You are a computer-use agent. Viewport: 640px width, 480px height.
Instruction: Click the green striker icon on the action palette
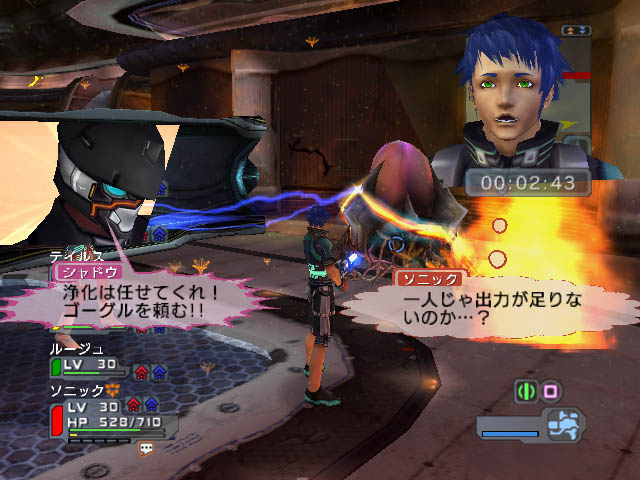[x=525, y=391]
